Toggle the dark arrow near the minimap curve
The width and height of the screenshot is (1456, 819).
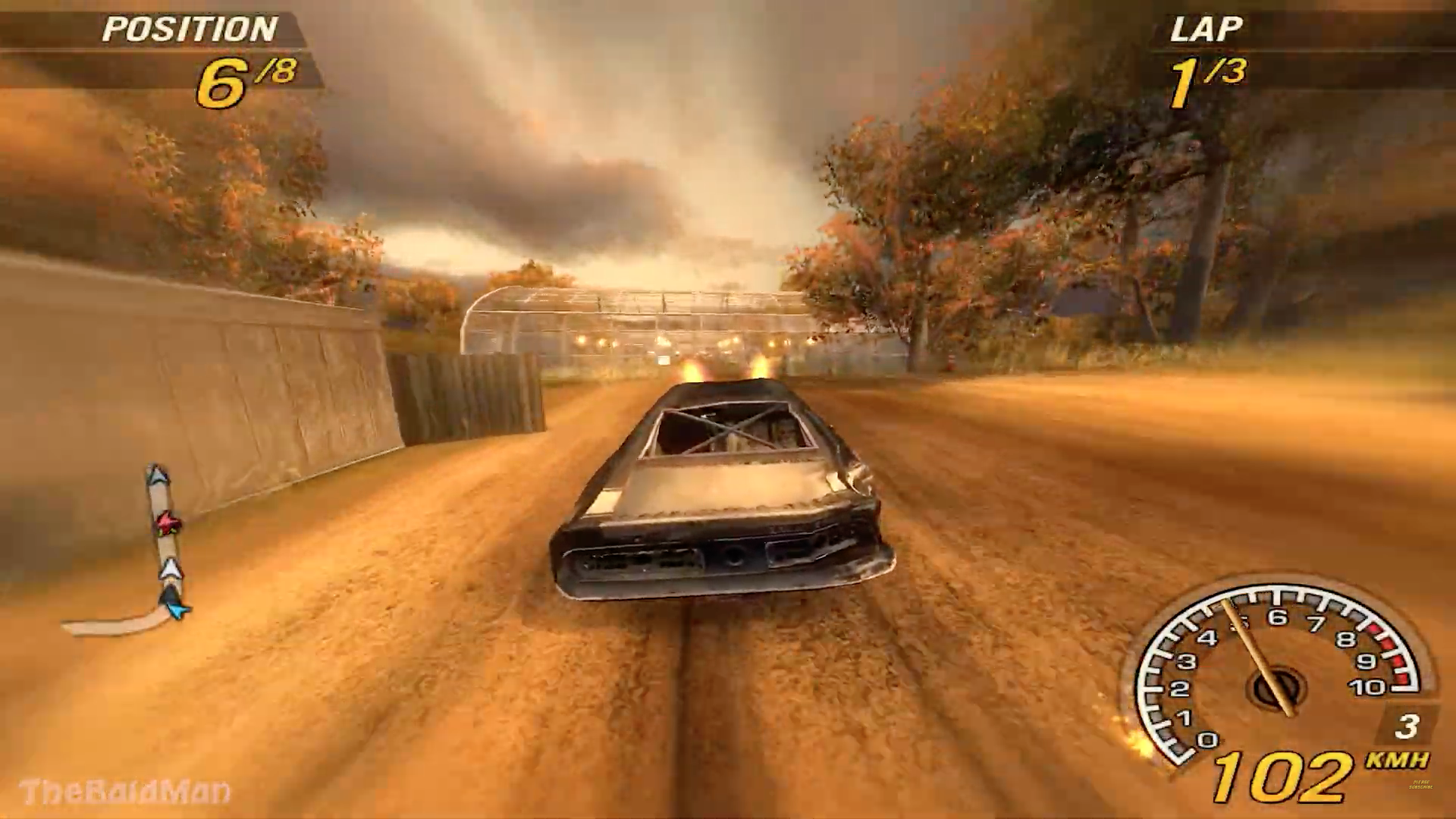click(x=170, y=595)
